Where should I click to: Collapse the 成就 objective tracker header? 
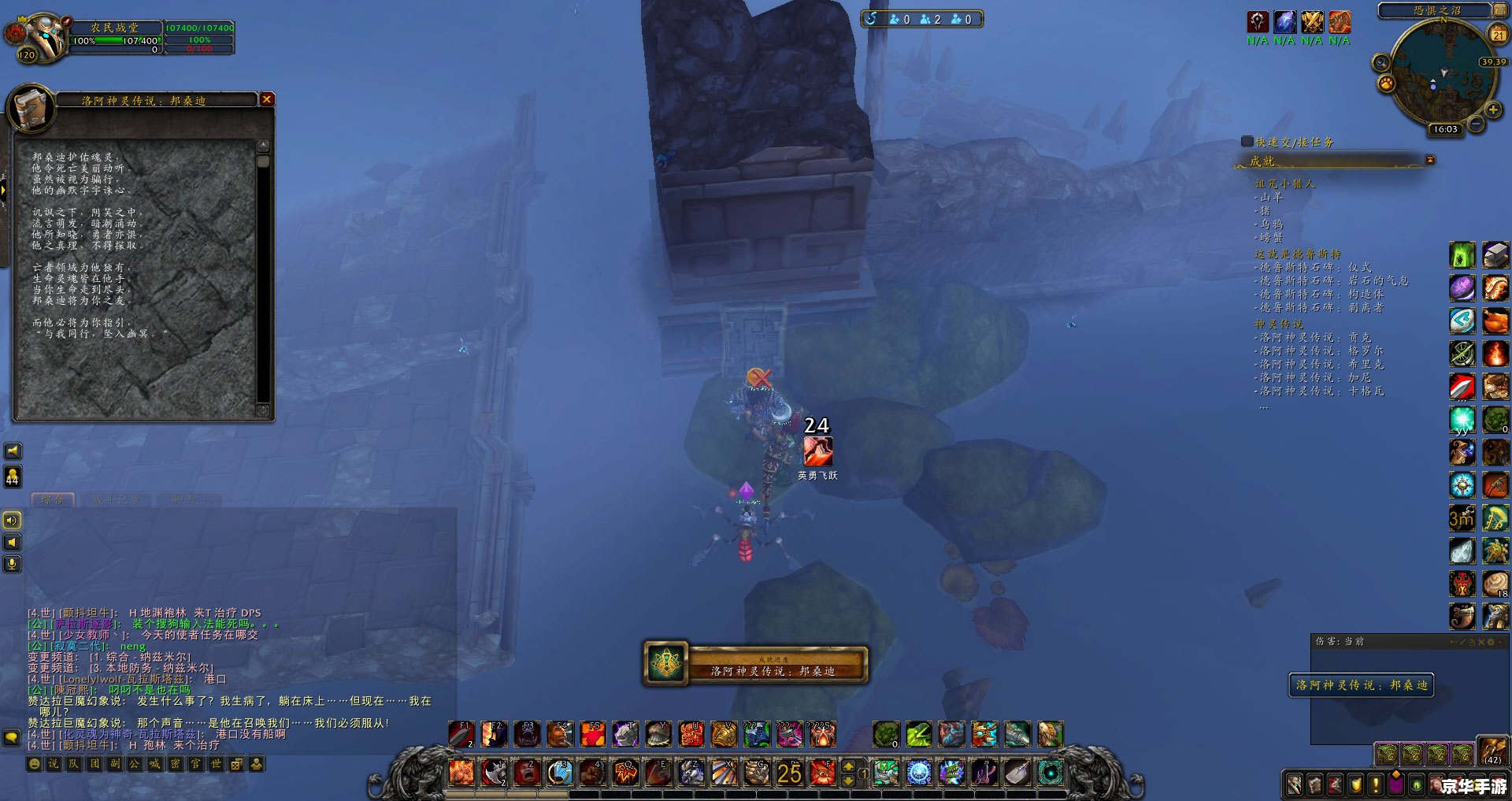[x=1430, y=160]
